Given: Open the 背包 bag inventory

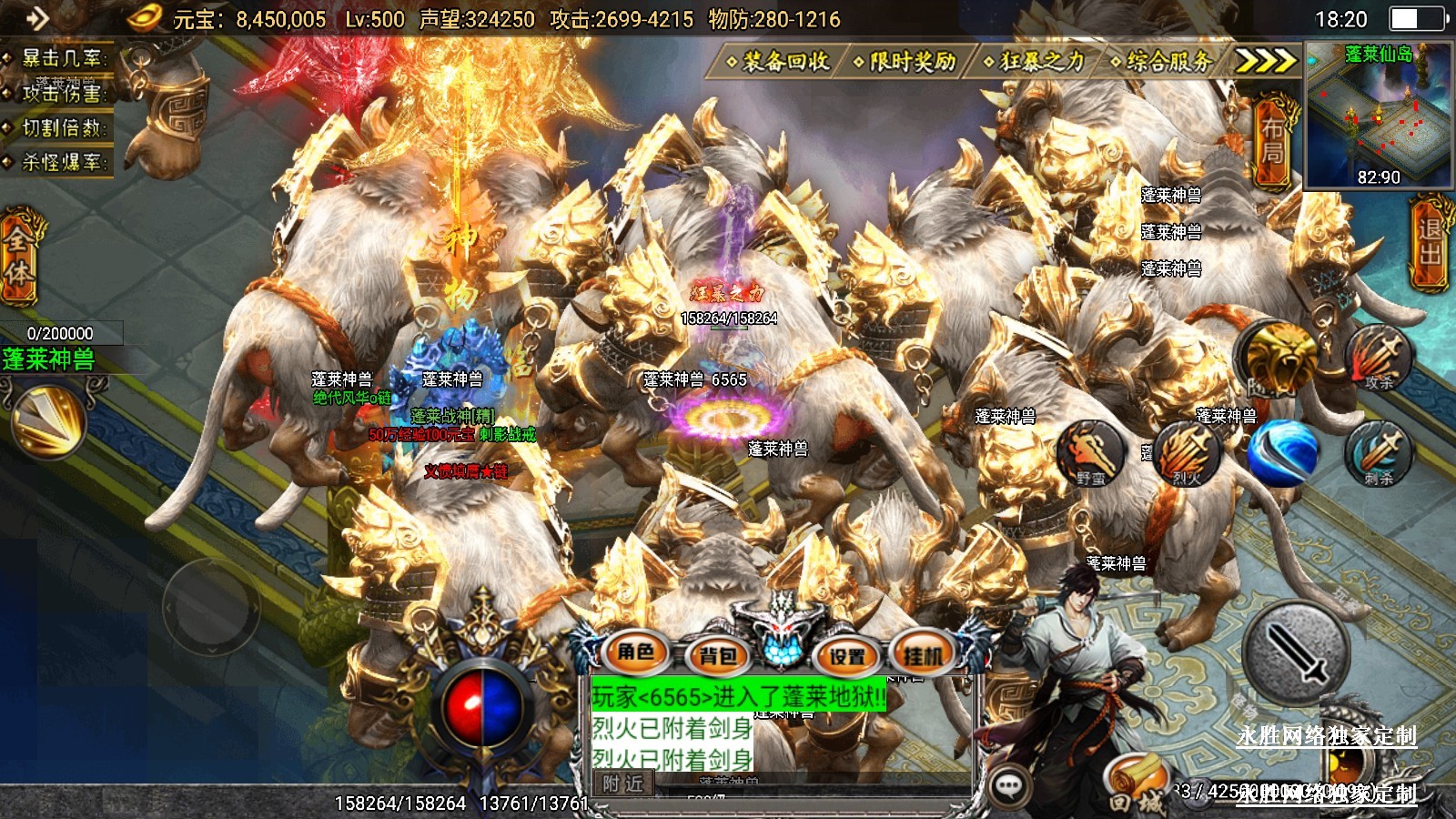Looking at the screenshot, I should pyautogui.click(x=718, y=655).
